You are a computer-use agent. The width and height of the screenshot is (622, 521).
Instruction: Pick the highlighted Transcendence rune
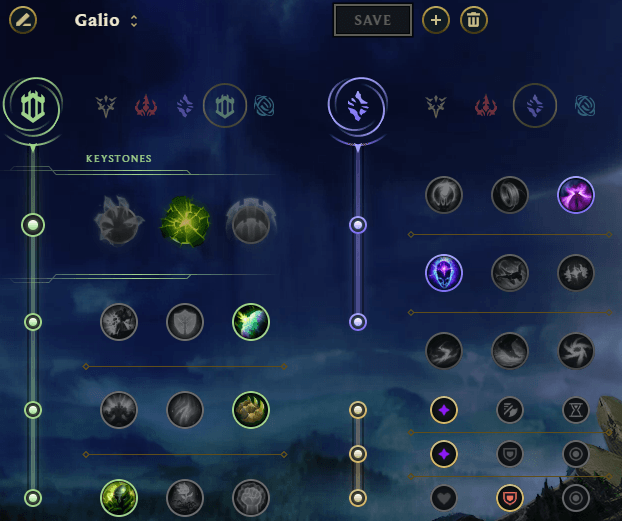pos(444,272)
